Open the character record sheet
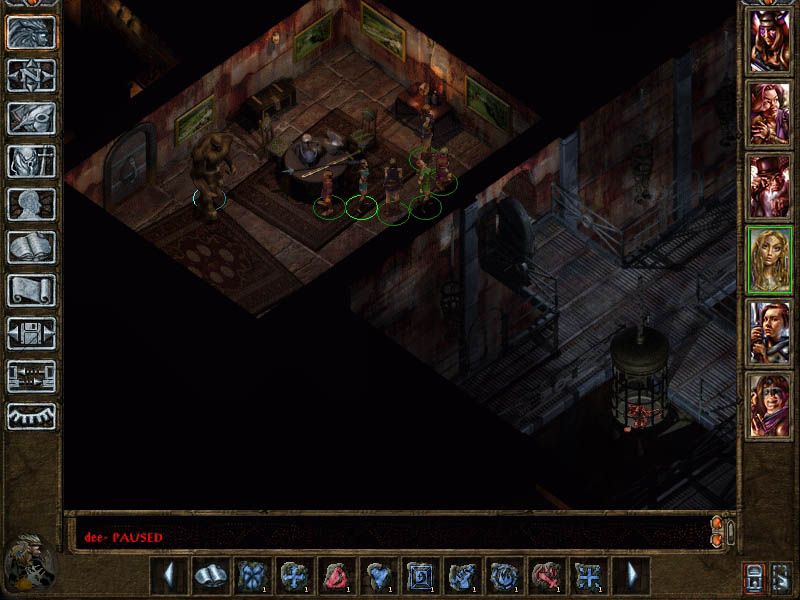Image resolution: width=800 pixels, height=600 pixels. [x=31, y=204]
